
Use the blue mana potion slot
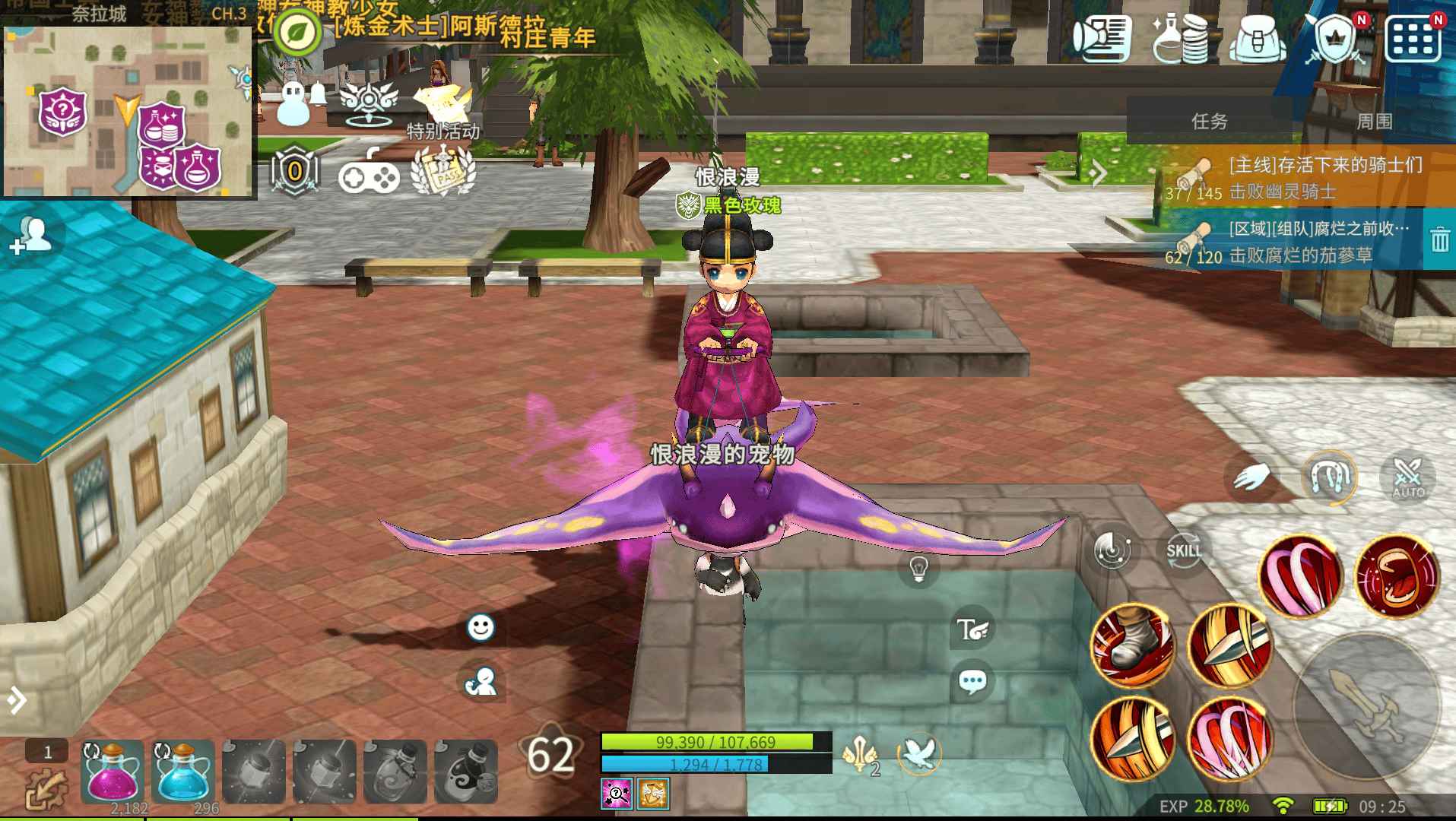pos(182,772)
